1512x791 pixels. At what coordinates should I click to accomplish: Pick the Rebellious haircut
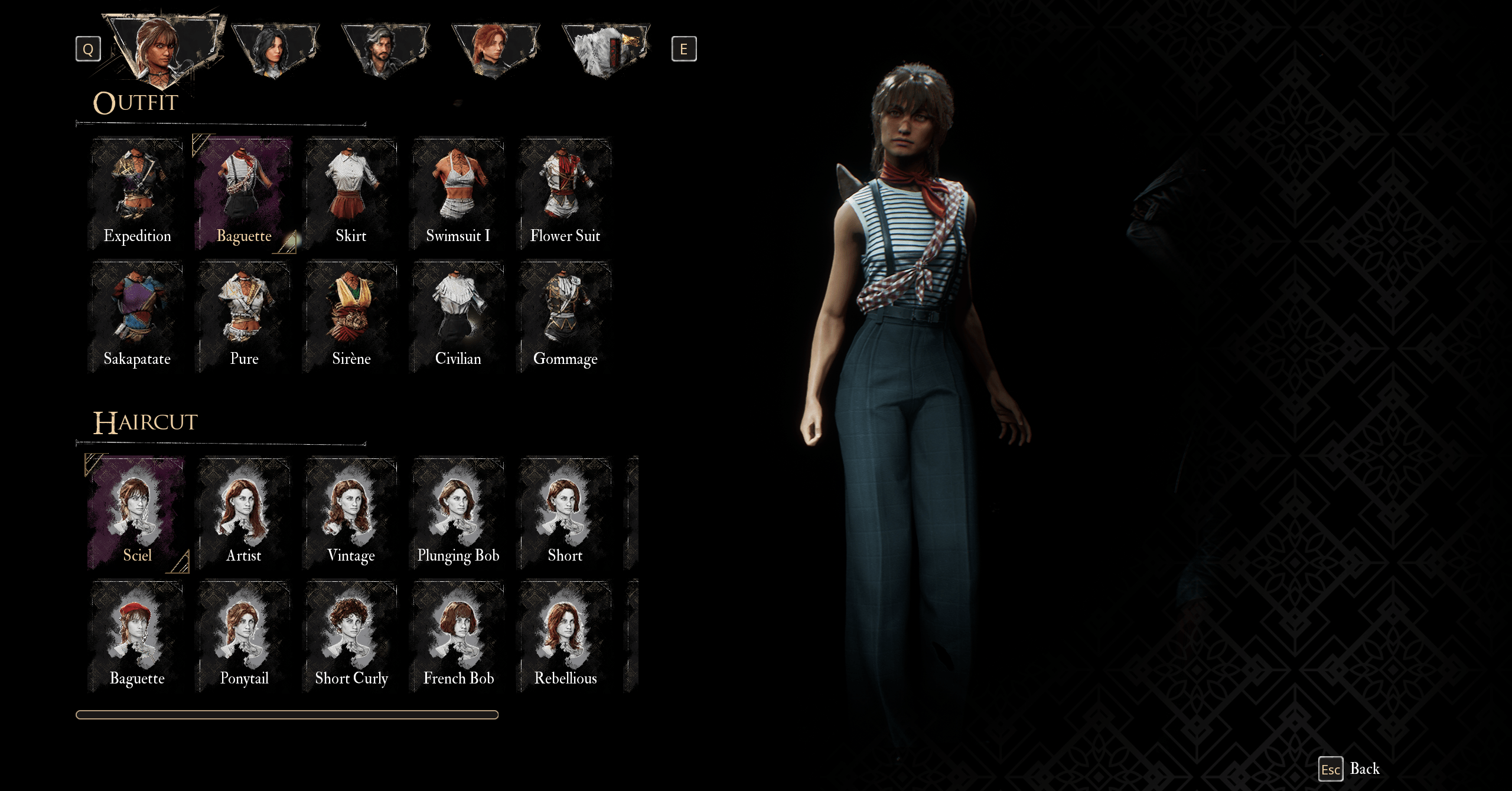(x=565, y=636)
